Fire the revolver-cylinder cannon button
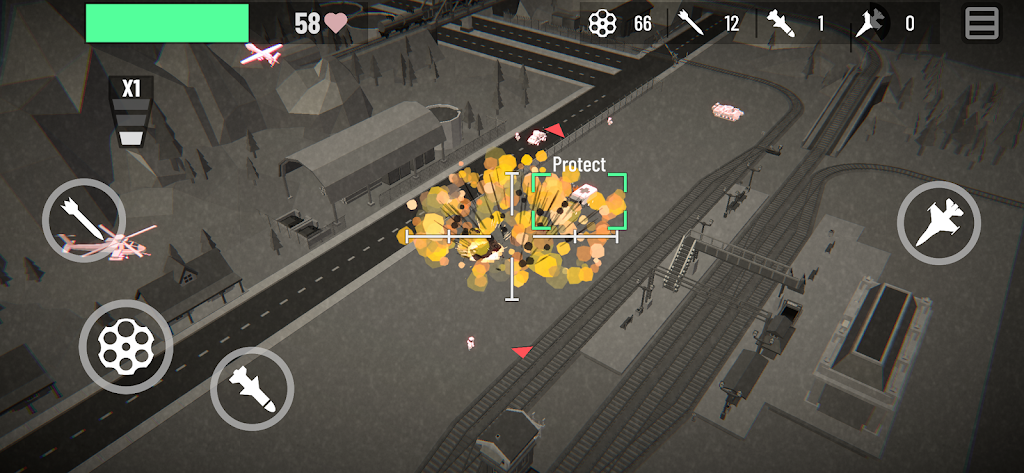 coord(125,346)
